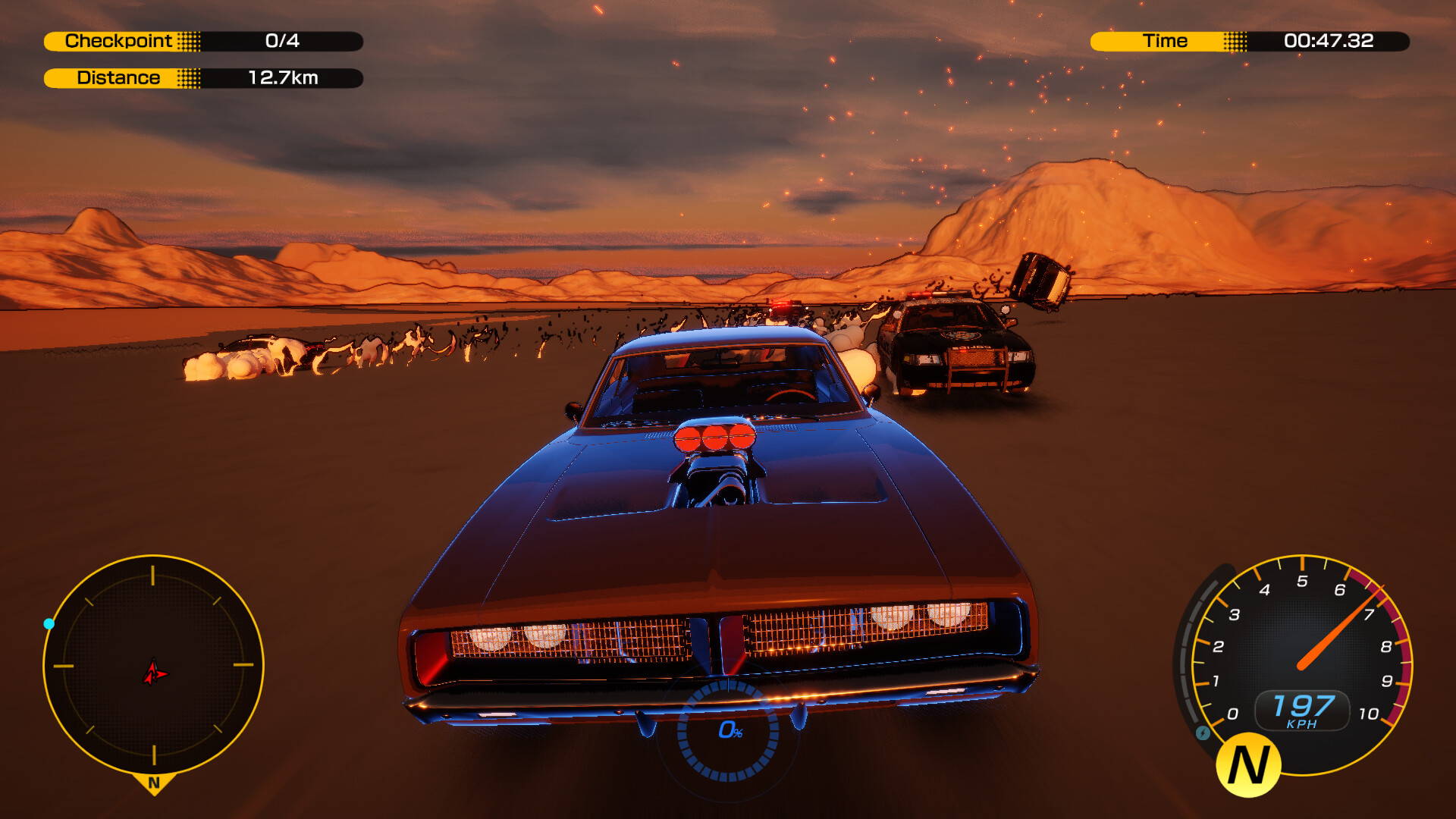Expand the race Time panel
Viewport: 1456px width, 819px height.
point(1251,41)
